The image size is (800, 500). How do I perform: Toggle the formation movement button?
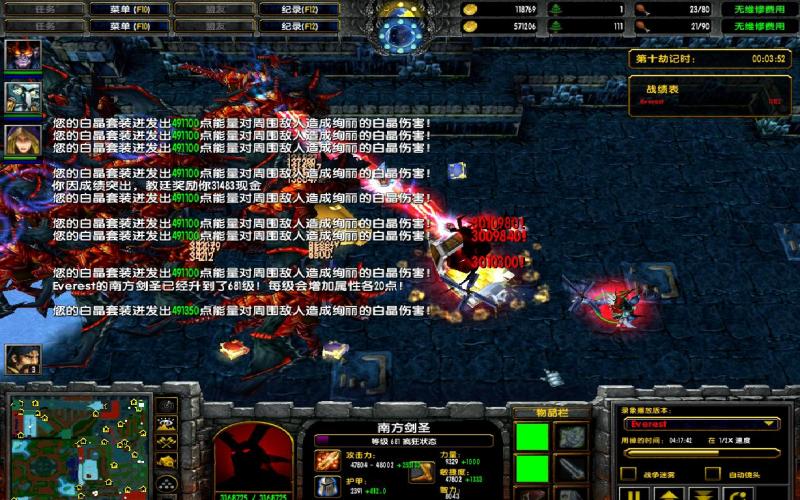pos(168,482)
